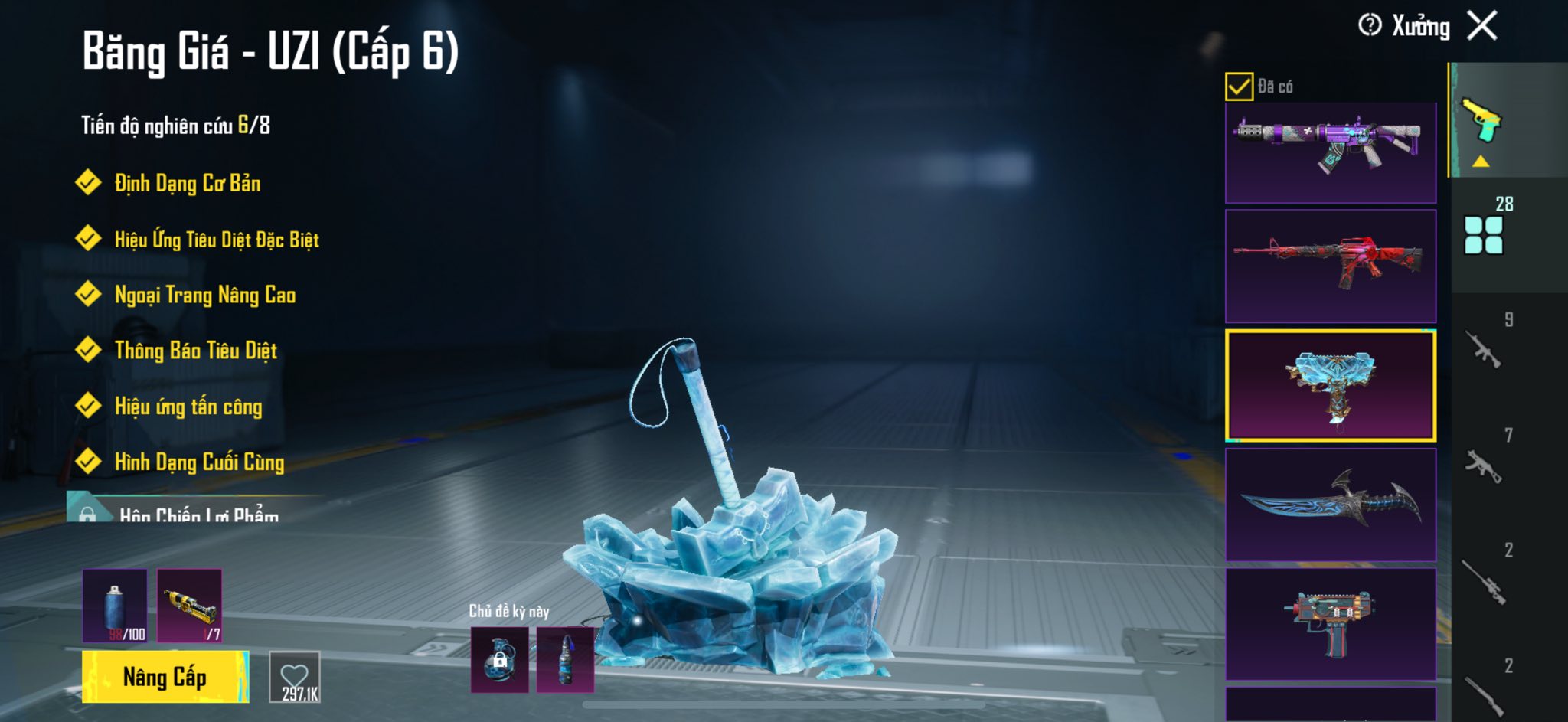Close the weapon workshop screen

coord(1482,26)
